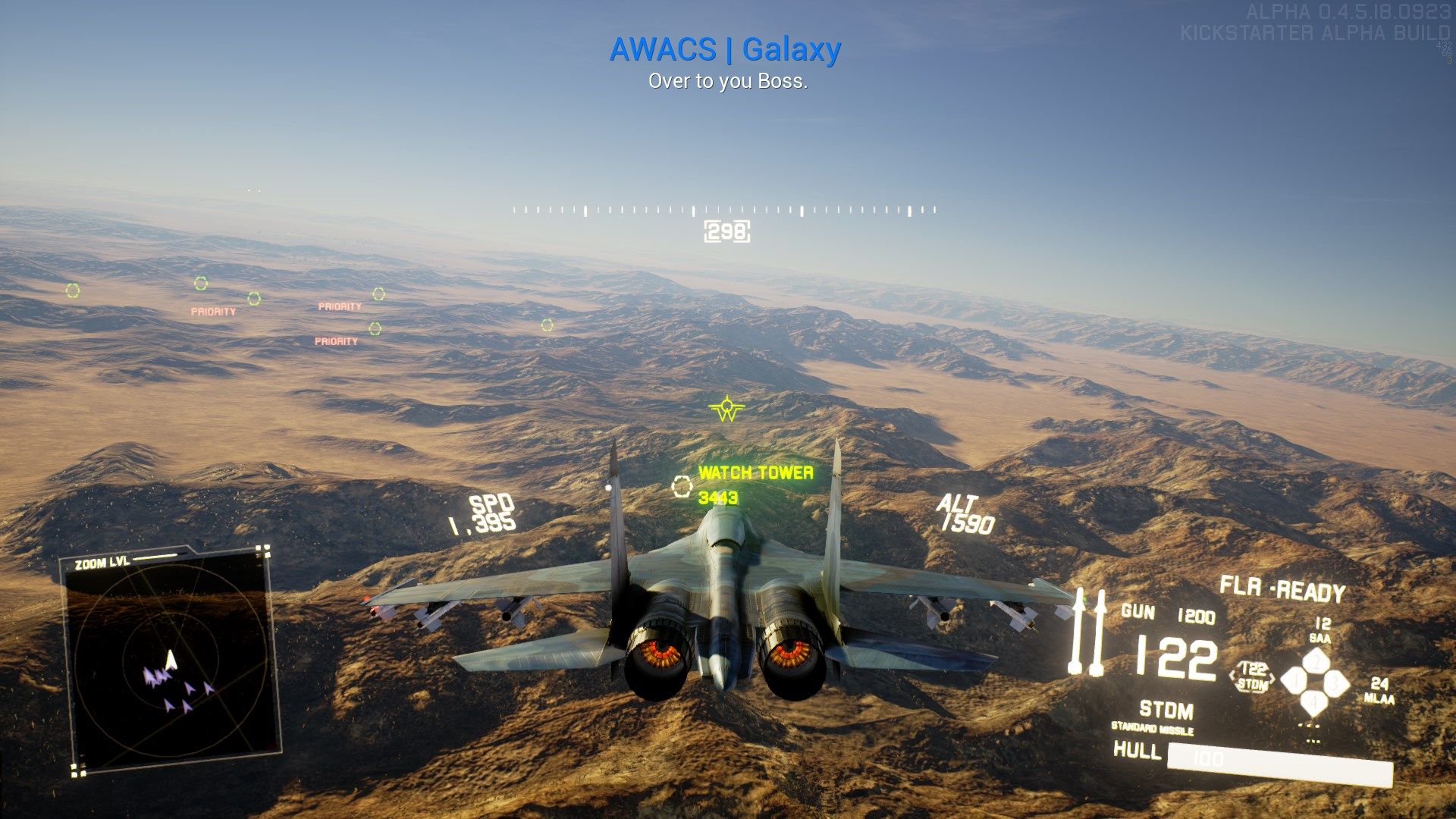Click the 298 heading value on compass tape
This screenshot has width=1456, height=819.
(x=726, y=232)
